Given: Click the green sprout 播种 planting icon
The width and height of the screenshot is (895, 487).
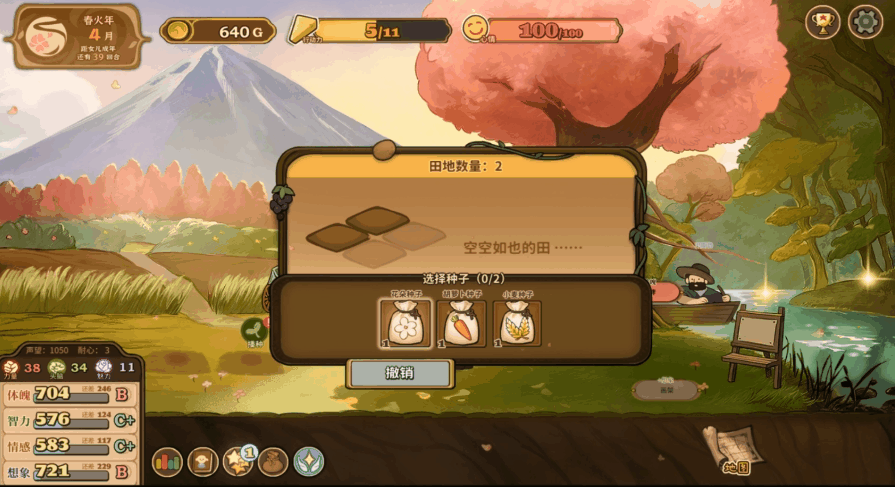Looking at the screenshot, I should (253, 330).
